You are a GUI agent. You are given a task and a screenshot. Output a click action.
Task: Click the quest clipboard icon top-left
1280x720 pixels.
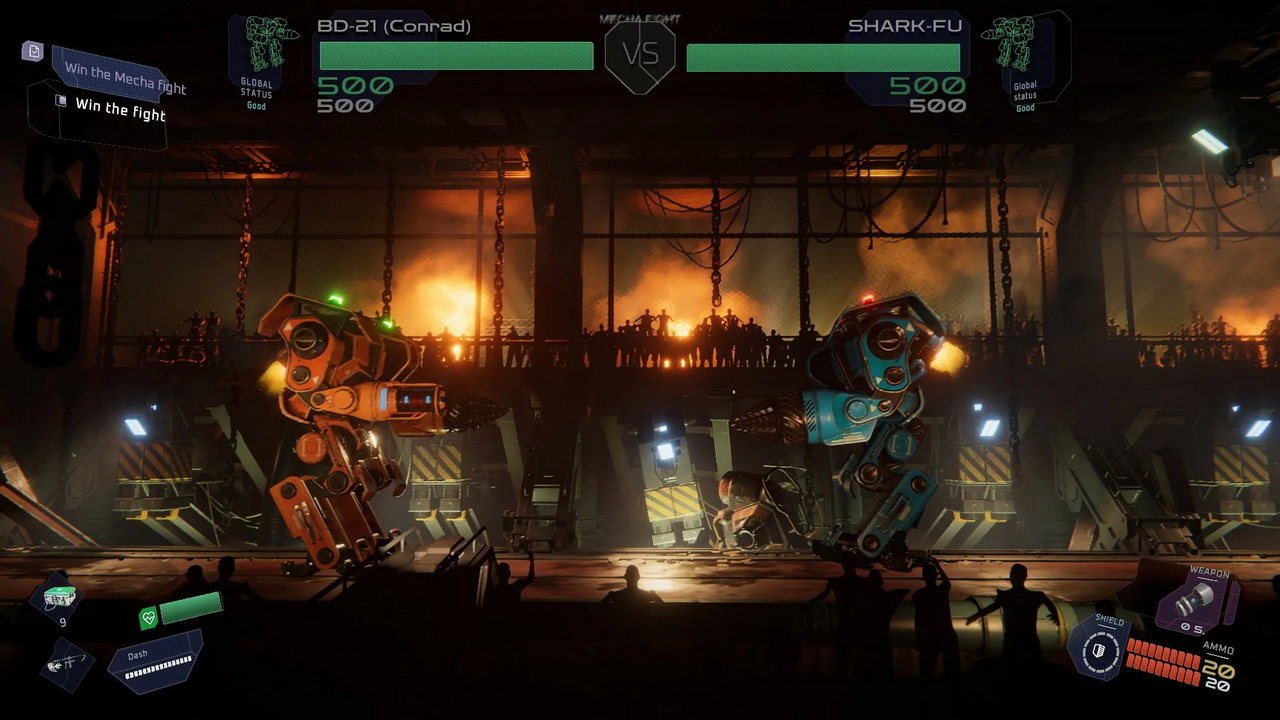(x=33, y=52)
